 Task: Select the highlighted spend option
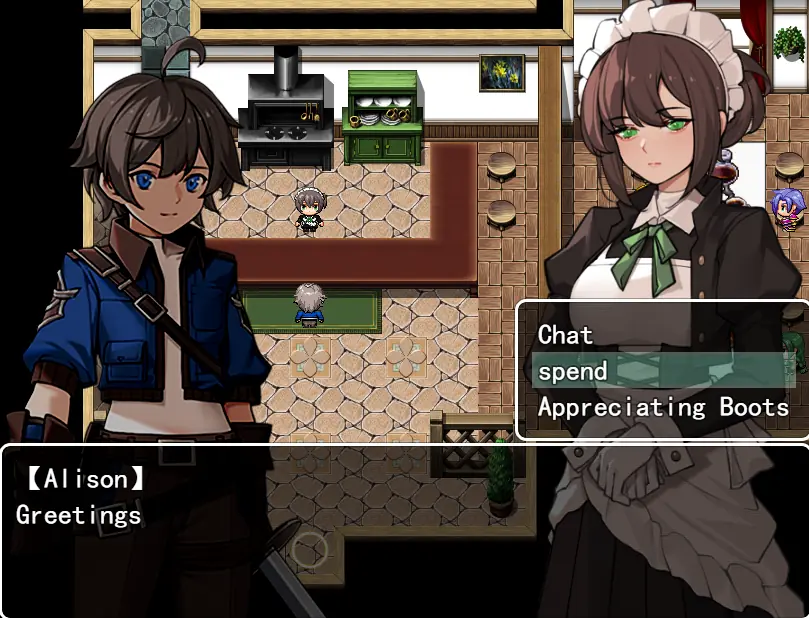click(572, 371)
